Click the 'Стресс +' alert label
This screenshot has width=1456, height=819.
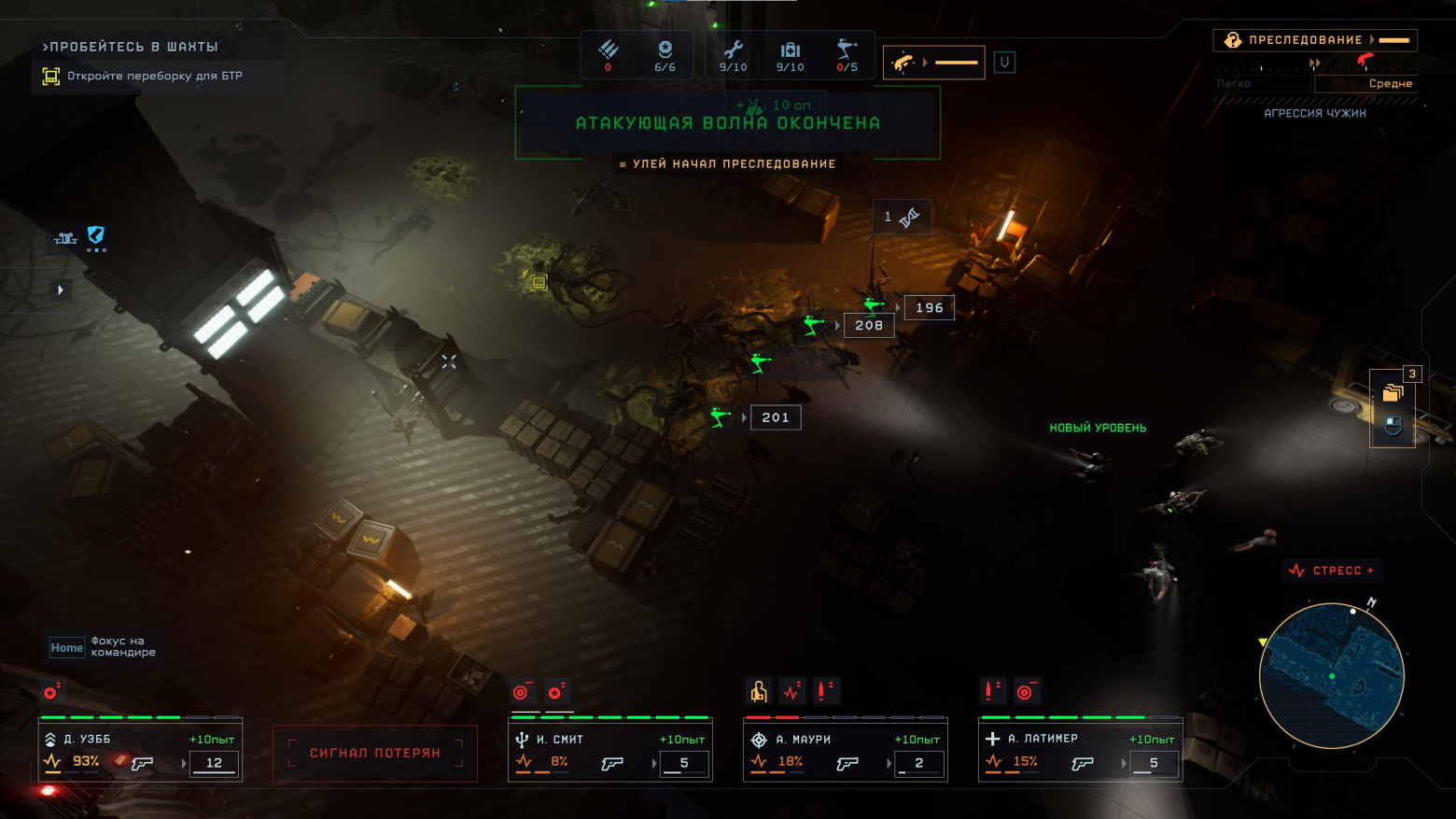click(1331, 571)
